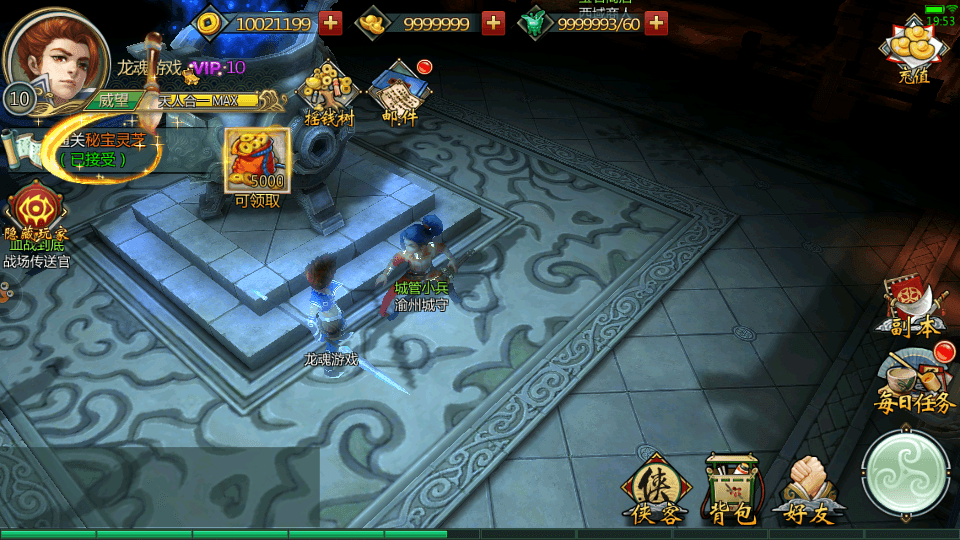Add gold ingots using plus button
The height and width of the screenshot is (540, 960).
[493, 22]
